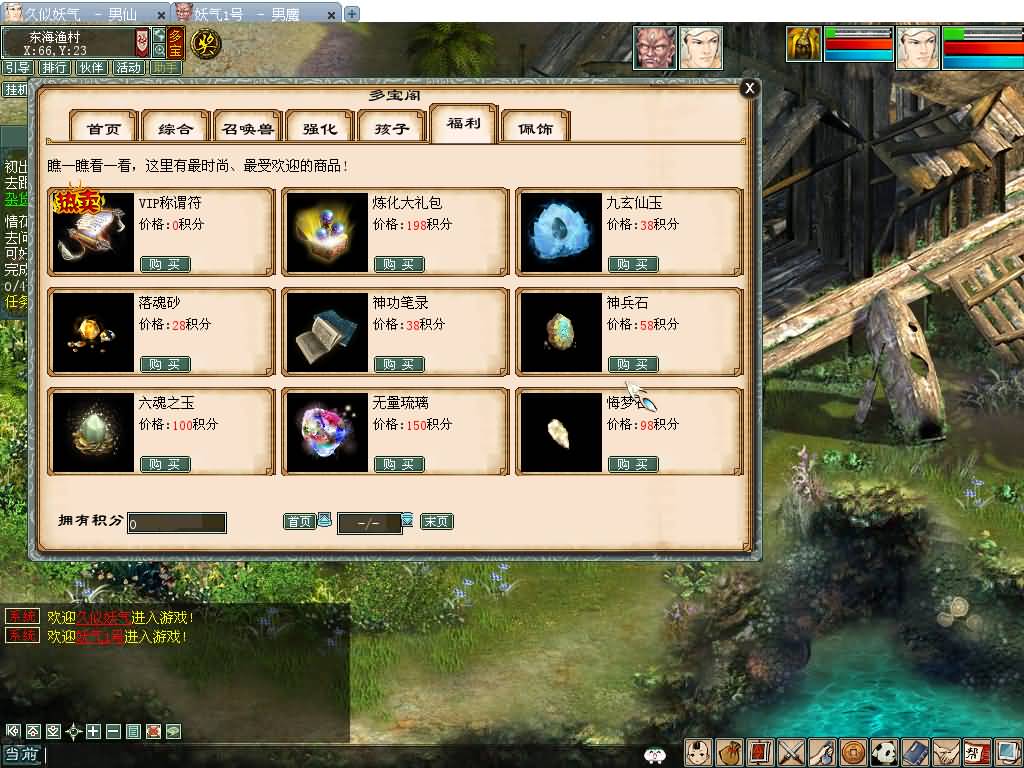Switch to the 佩饰 tab

pos(535,128)
